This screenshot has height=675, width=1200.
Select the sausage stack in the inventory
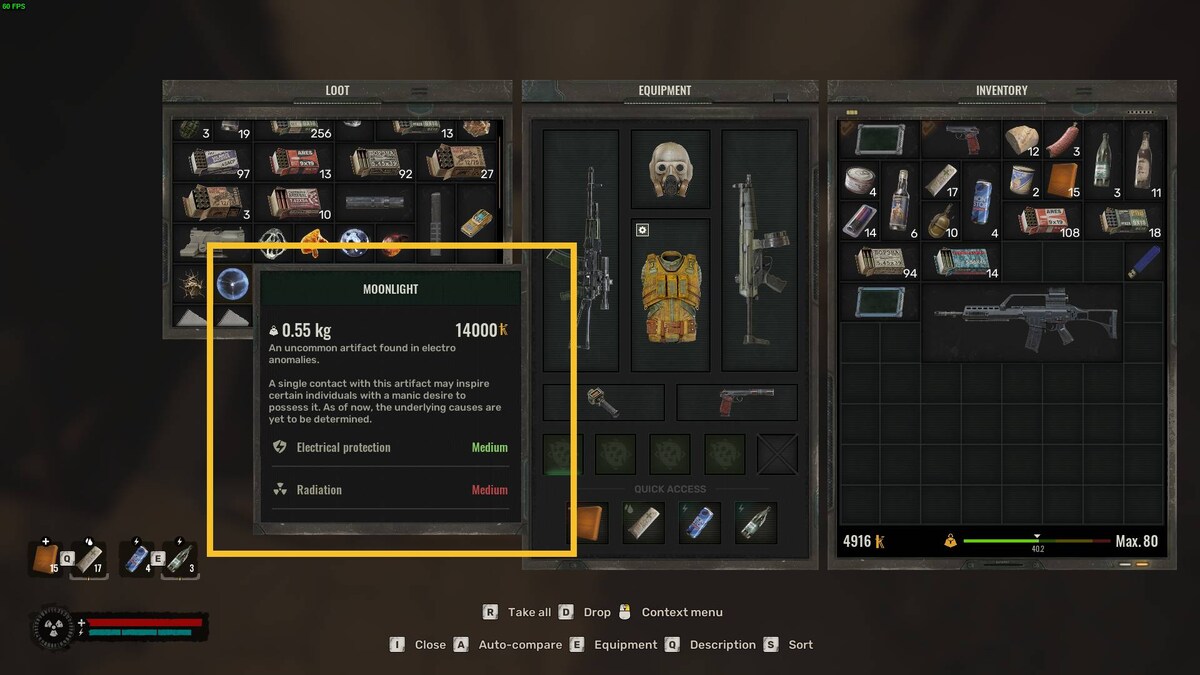click(x=1062, y=141)
